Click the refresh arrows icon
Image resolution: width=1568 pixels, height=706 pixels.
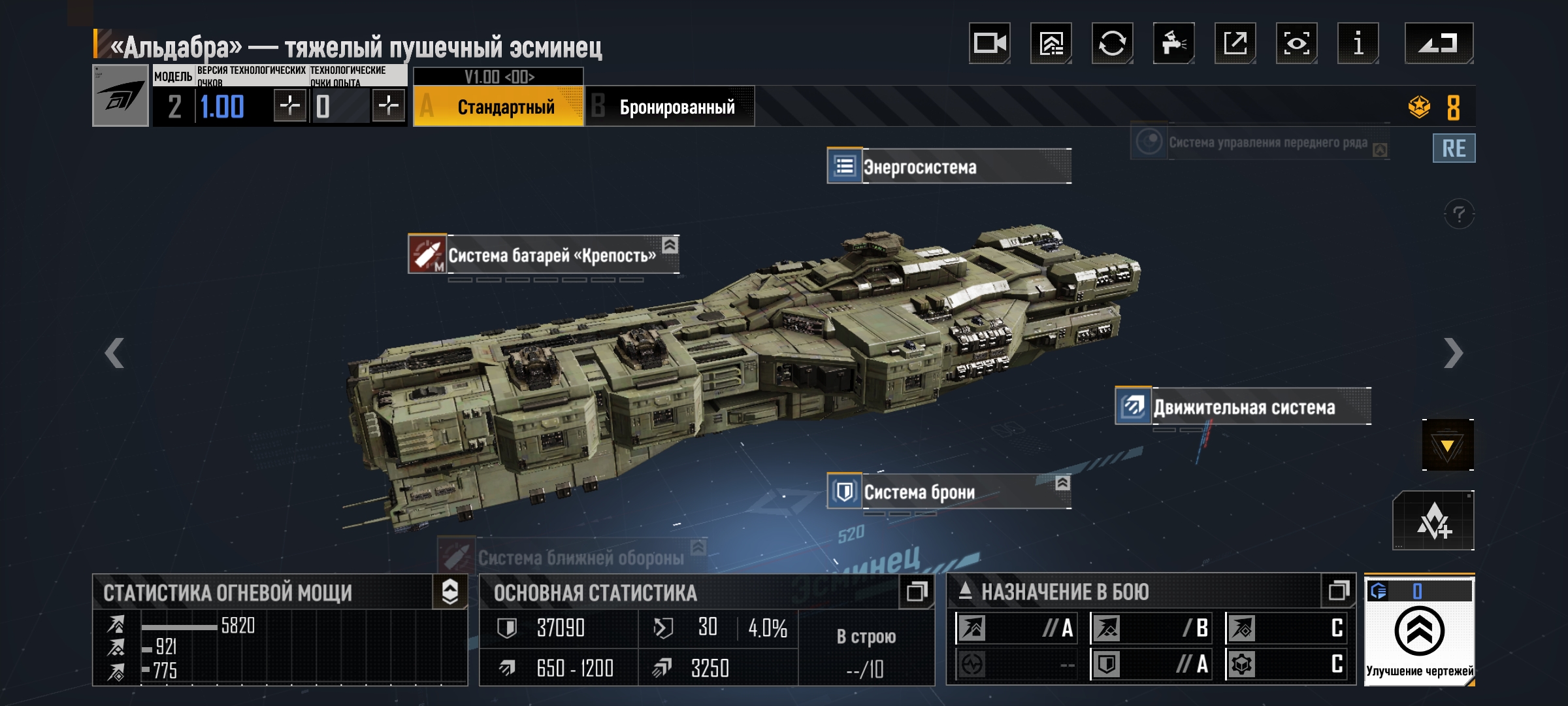click(1112, 44)
